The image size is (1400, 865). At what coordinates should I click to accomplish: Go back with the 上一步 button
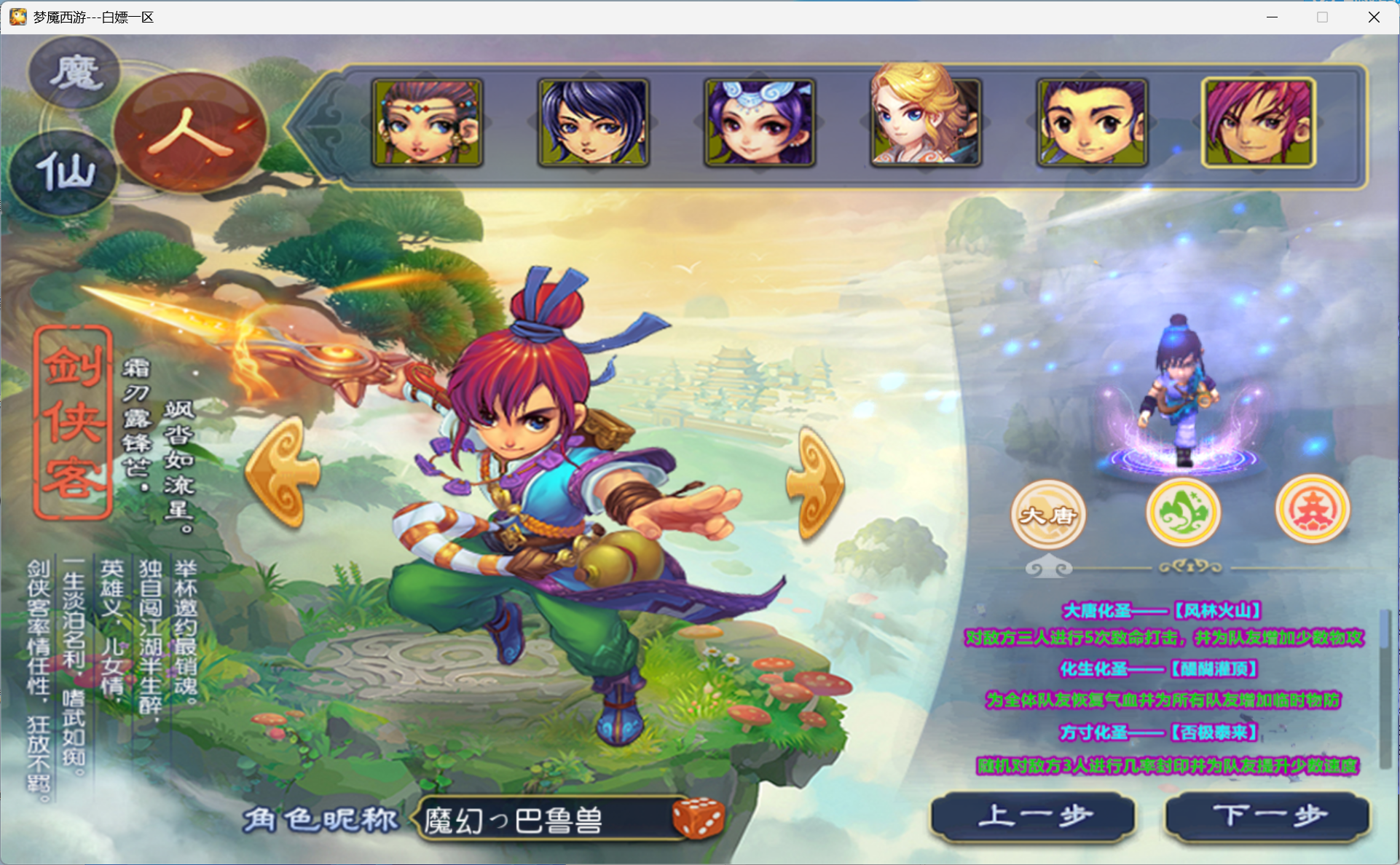[x=1033, y=816]
